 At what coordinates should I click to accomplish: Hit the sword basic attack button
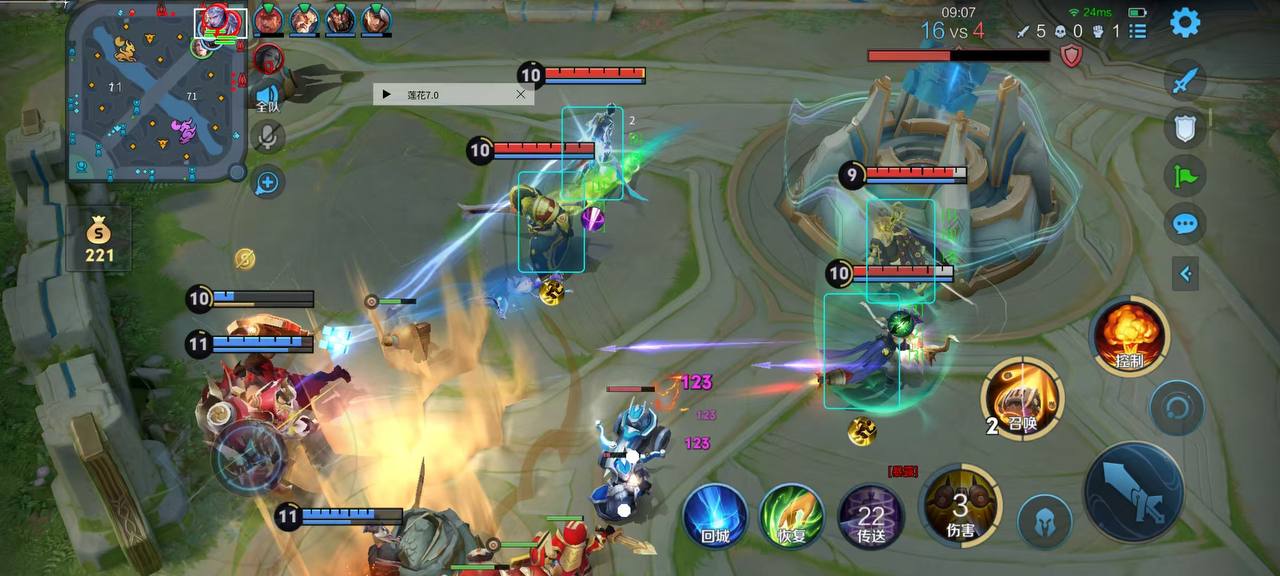[1134, 491]
